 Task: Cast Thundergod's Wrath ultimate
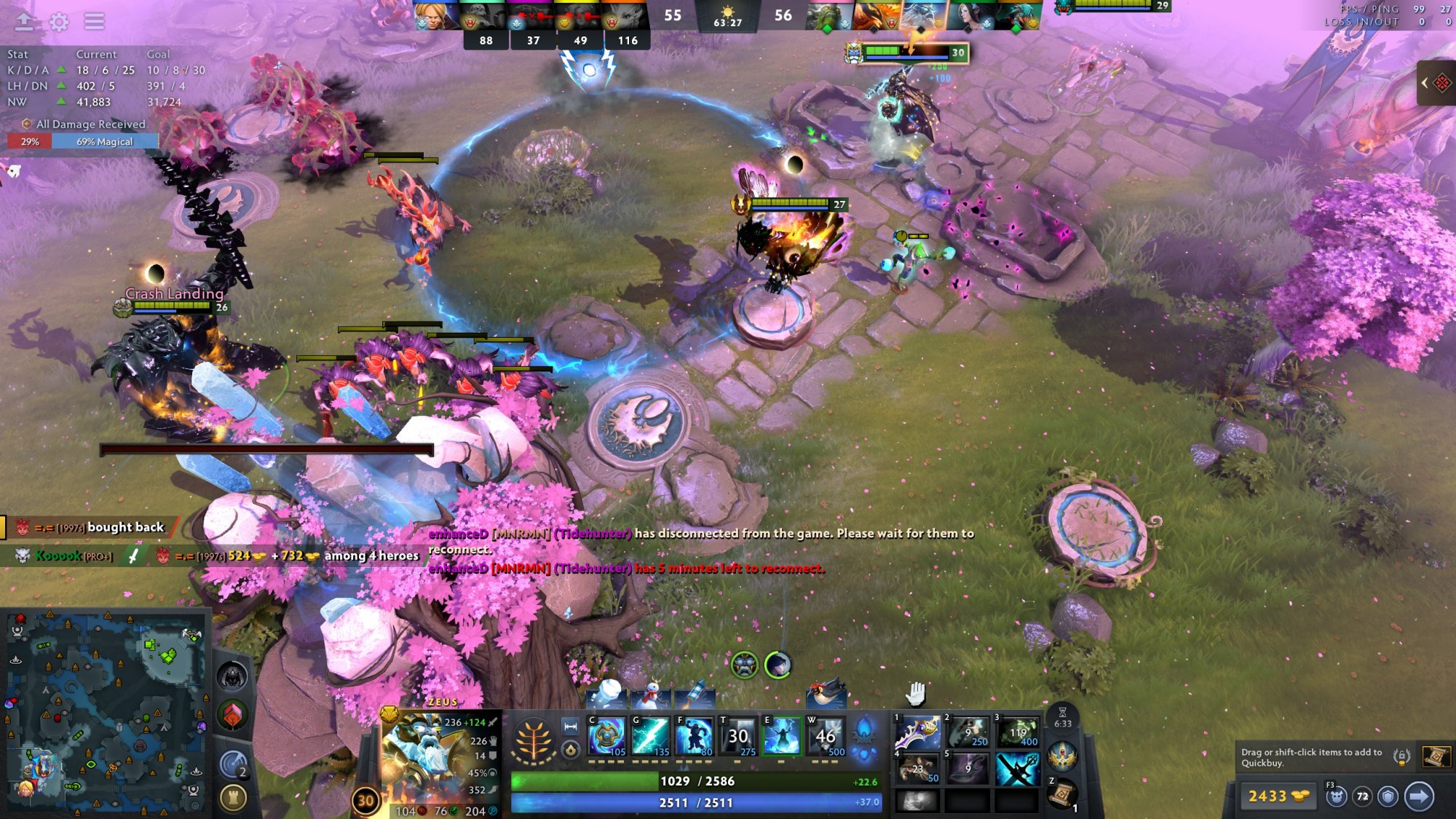point(825,735)
